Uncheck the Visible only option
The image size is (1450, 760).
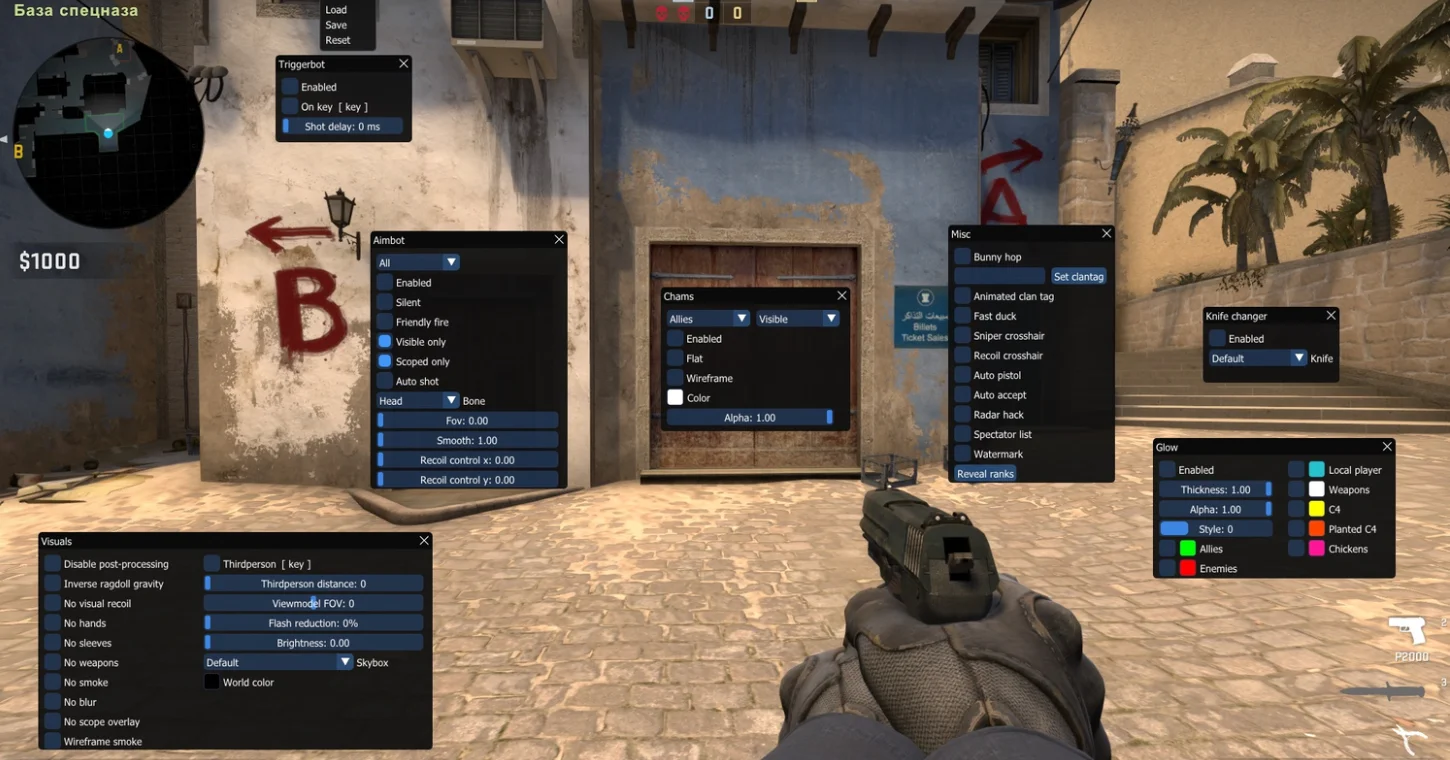[x=385, y=342]
